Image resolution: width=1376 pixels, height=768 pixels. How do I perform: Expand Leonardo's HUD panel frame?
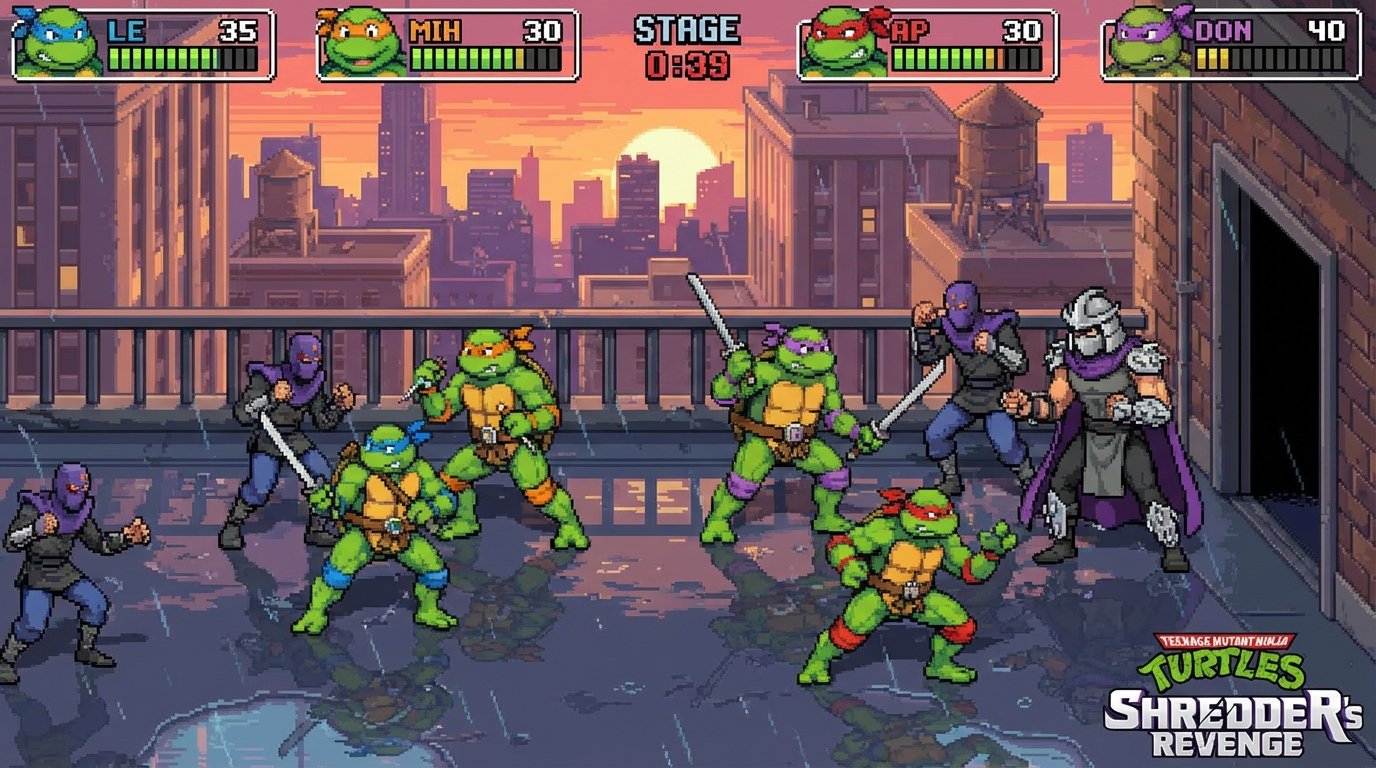click(140, 40)
